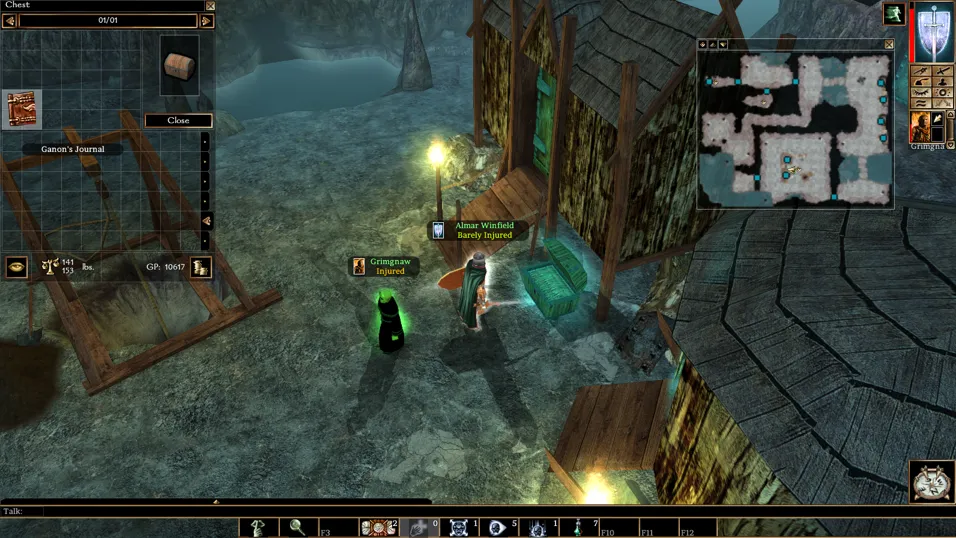Go to the previous chest page arrow
This screenshot has height=538, width=956.
click(x=9, y=21)
